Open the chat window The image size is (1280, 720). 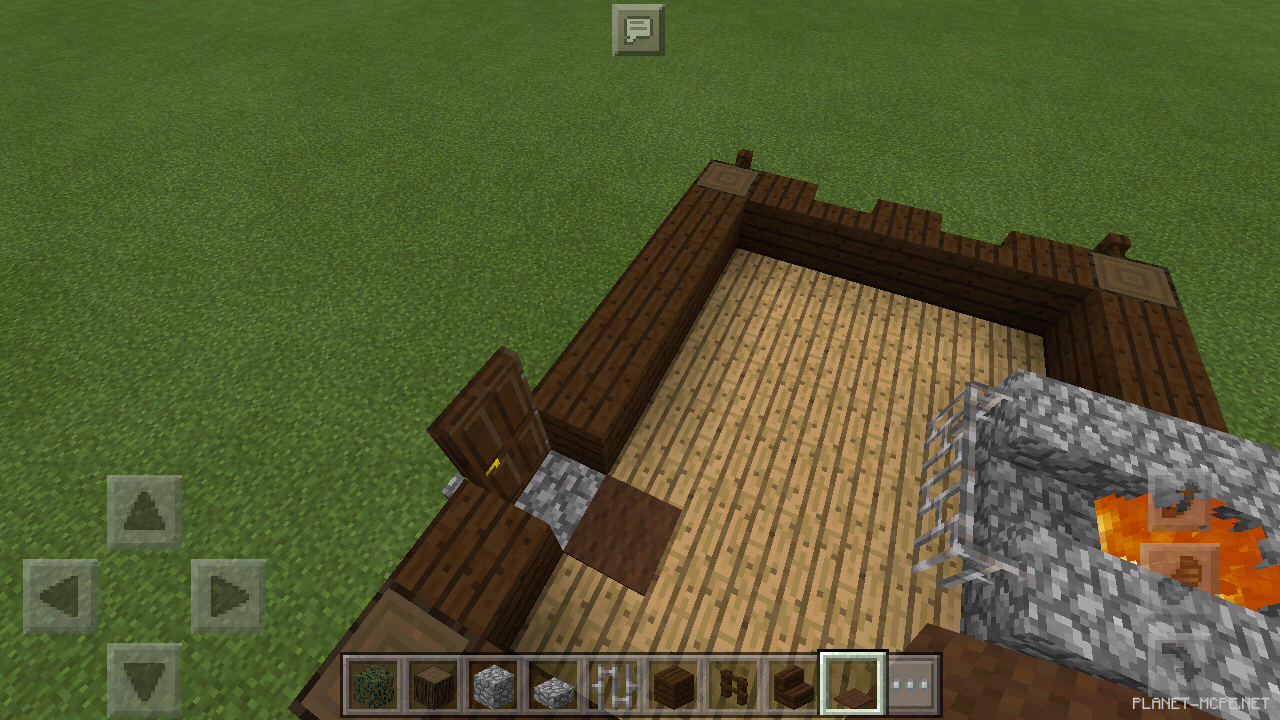click(x=639, y=30)
